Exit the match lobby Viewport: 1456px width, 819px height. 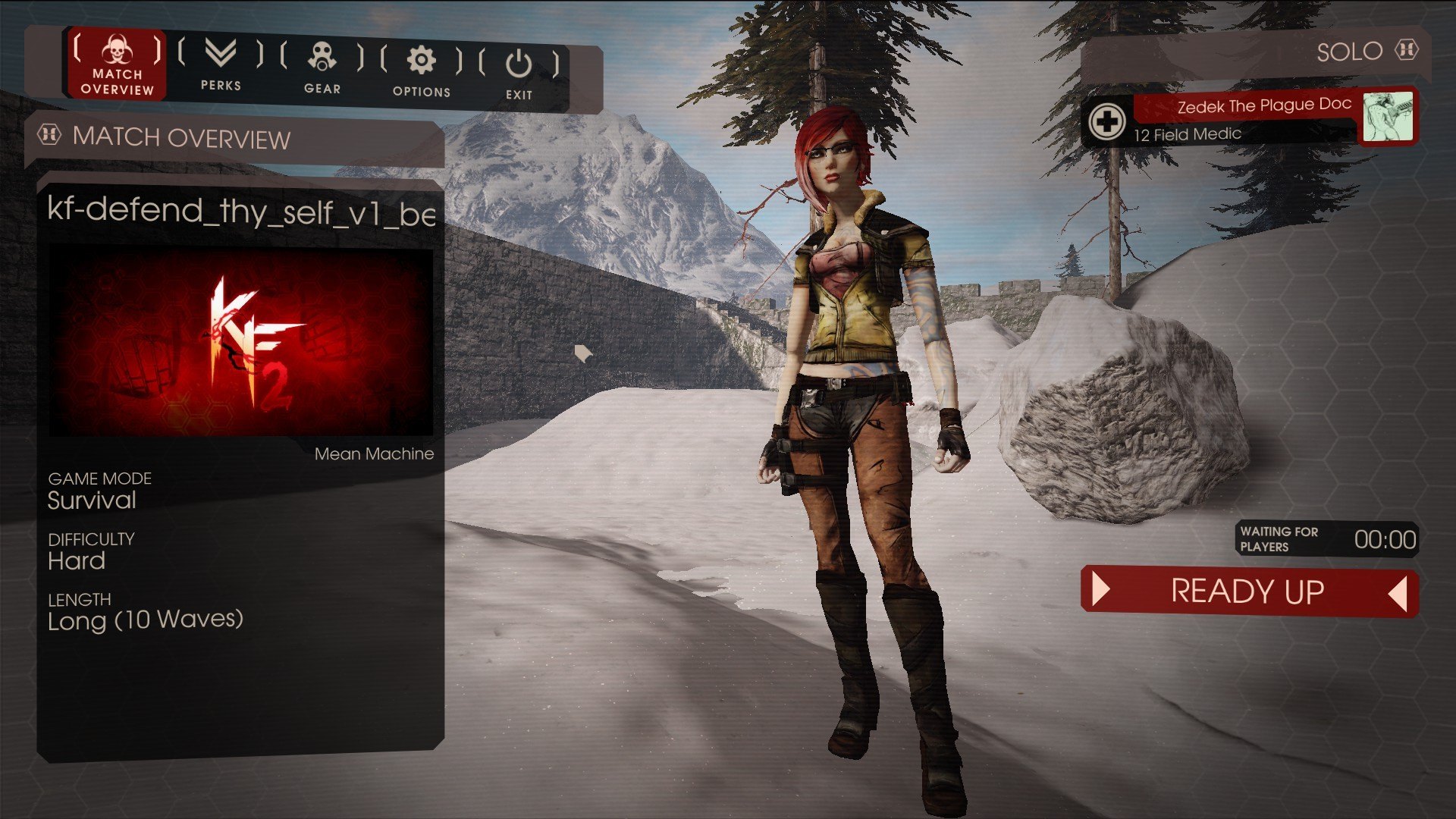519,74
